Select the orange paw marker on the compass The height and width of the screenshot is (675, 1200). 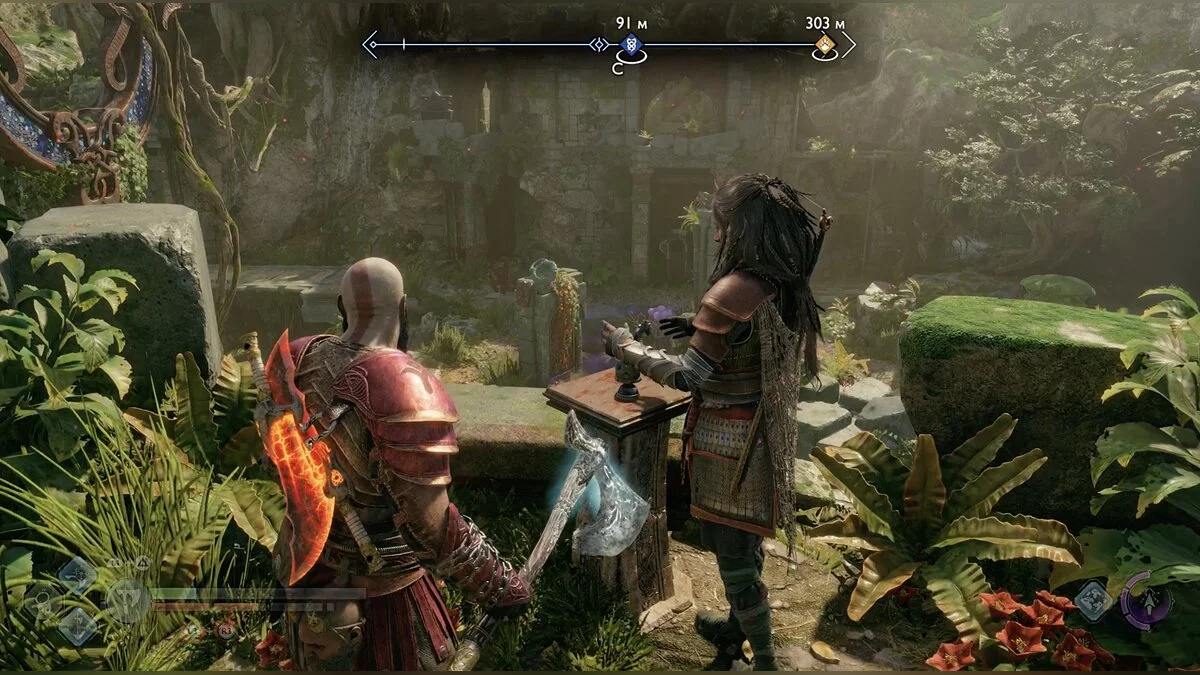(x=824, y=44)
